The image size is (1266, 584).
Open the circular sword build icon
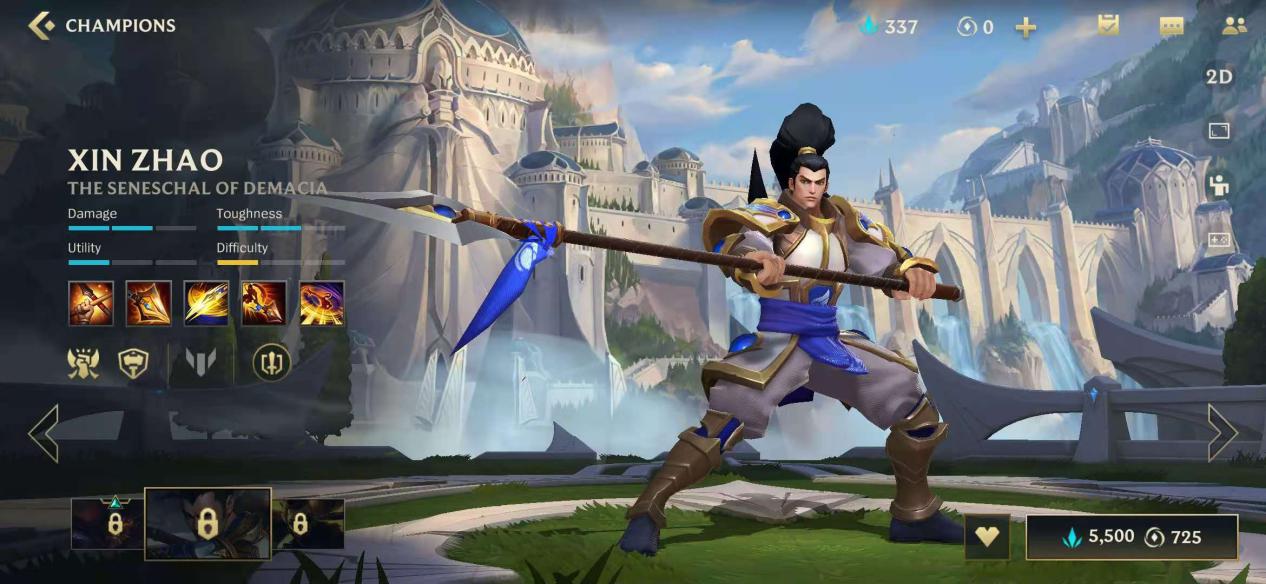click(271, 362)
